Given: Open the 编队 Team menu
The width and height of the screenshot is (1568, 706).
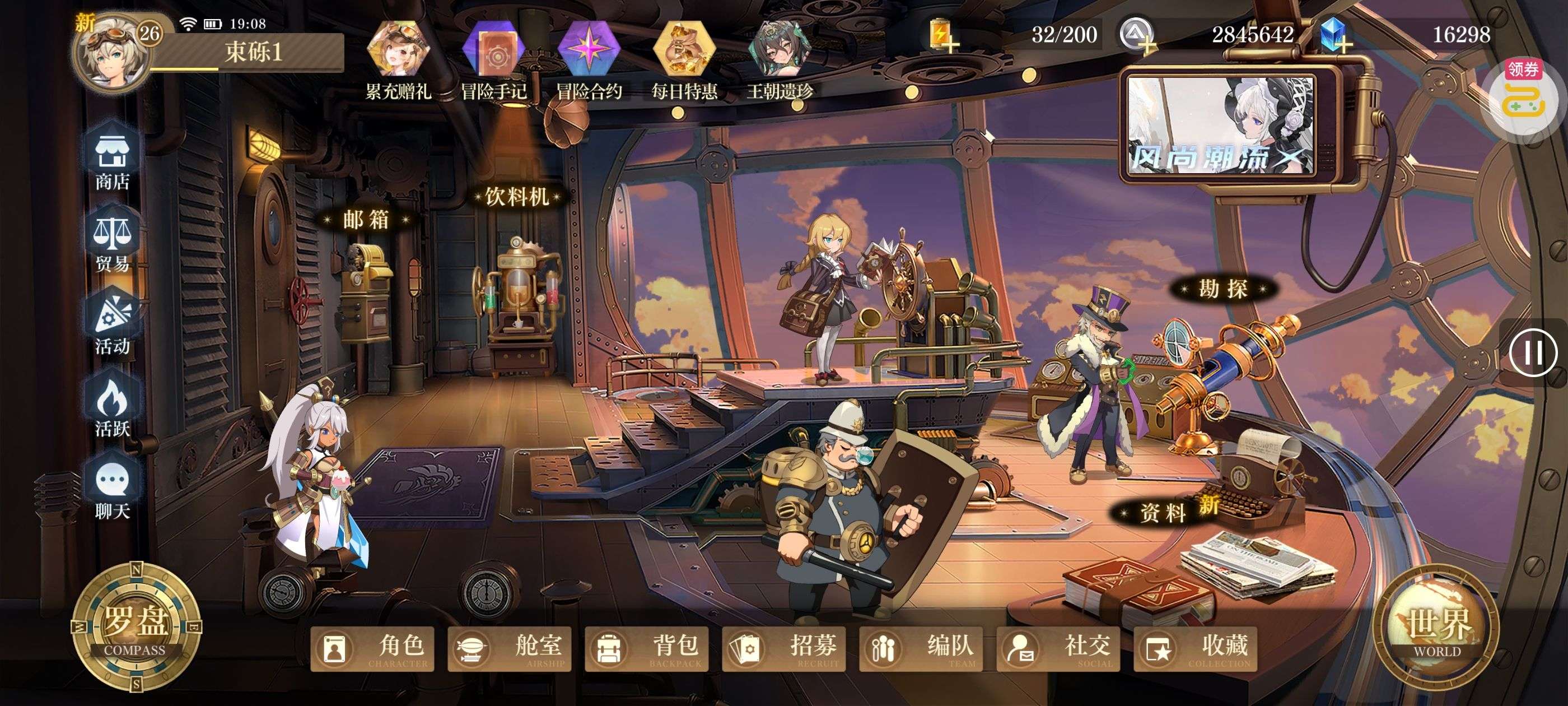Looking at the screenshot, I should (921, 649).
